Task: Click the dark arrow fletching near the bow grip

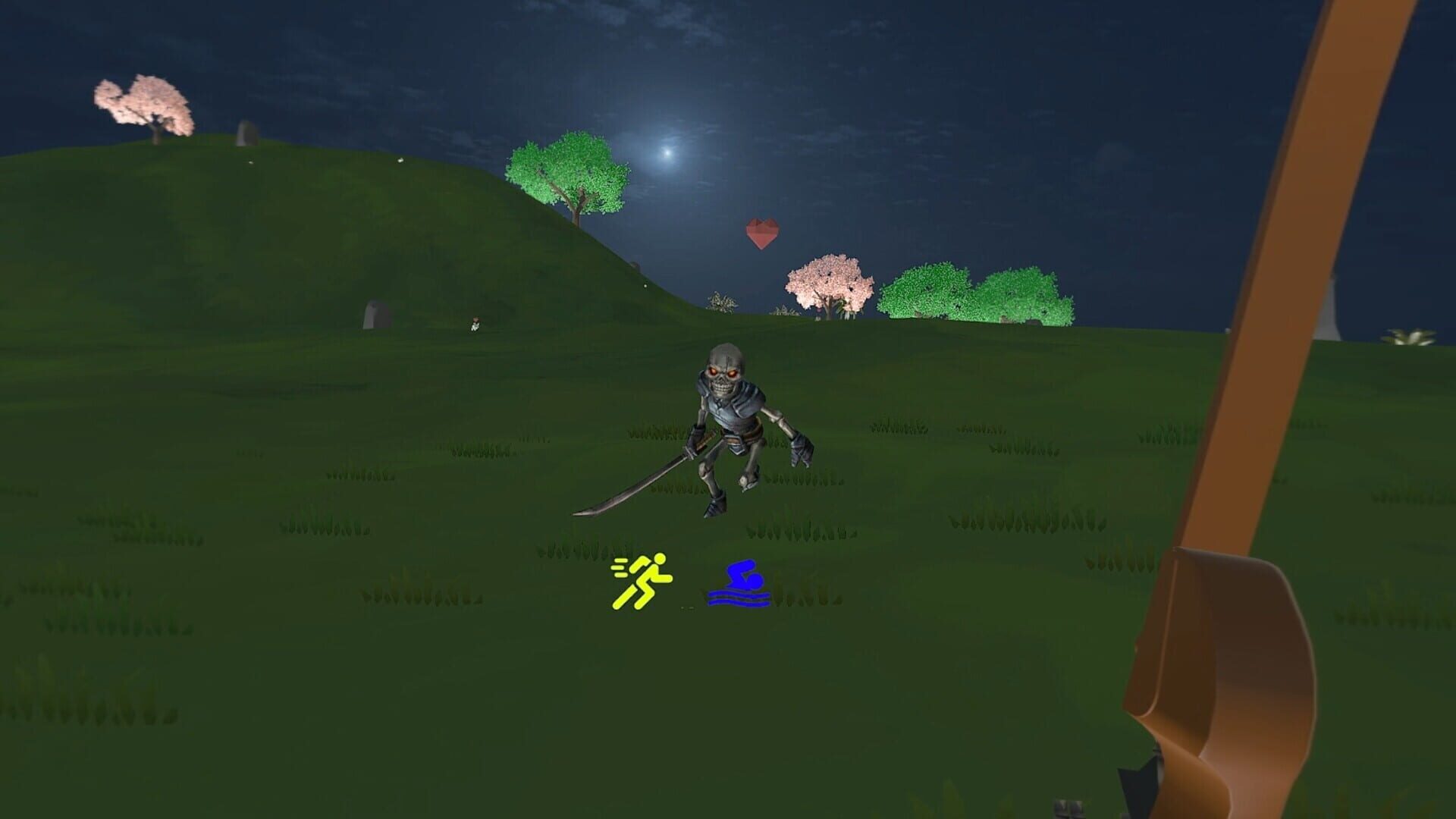Action: coord(1137,785)
